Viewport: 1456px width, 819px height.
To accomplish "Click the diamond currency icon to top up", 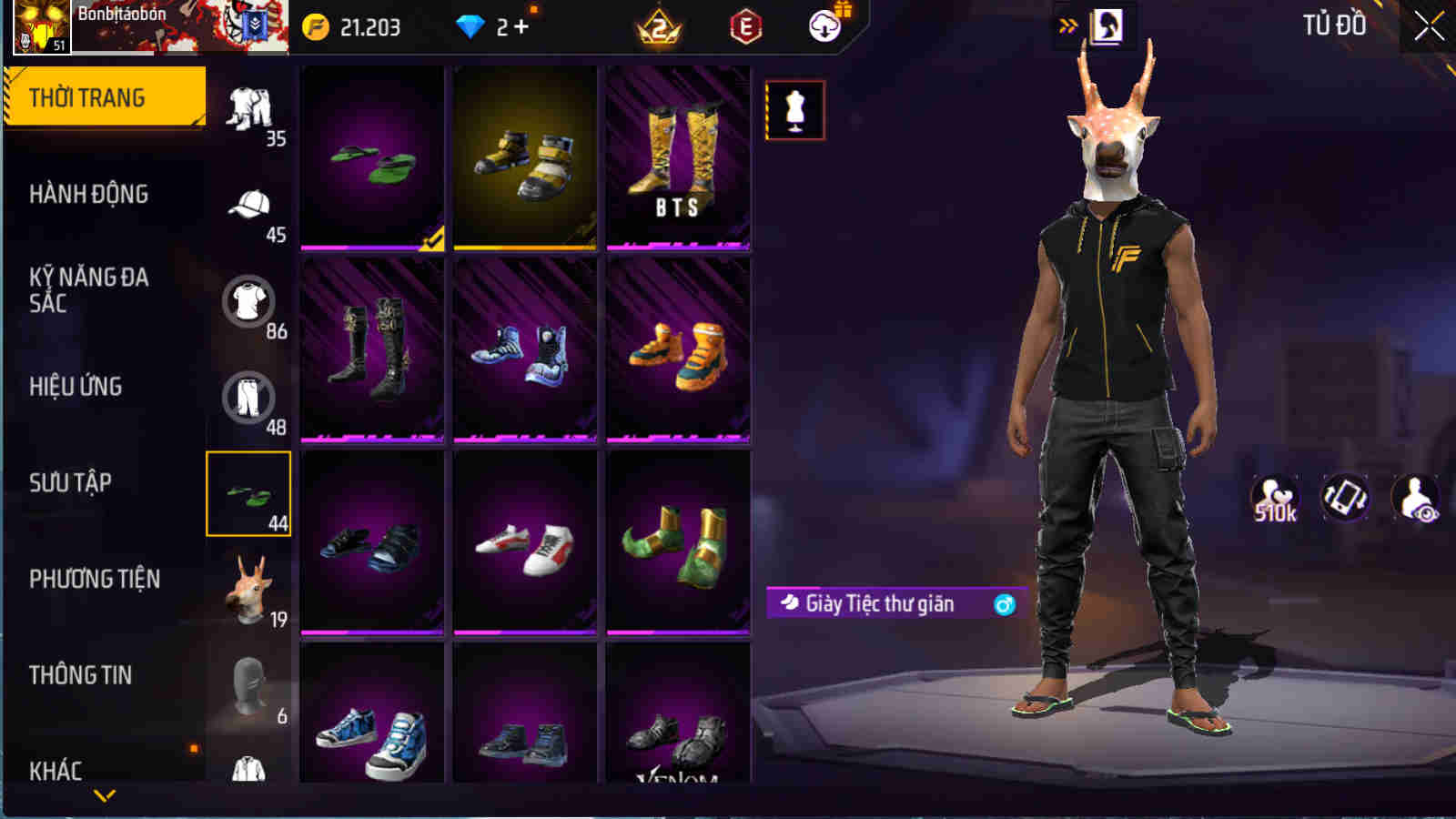I will pos(469,25).
